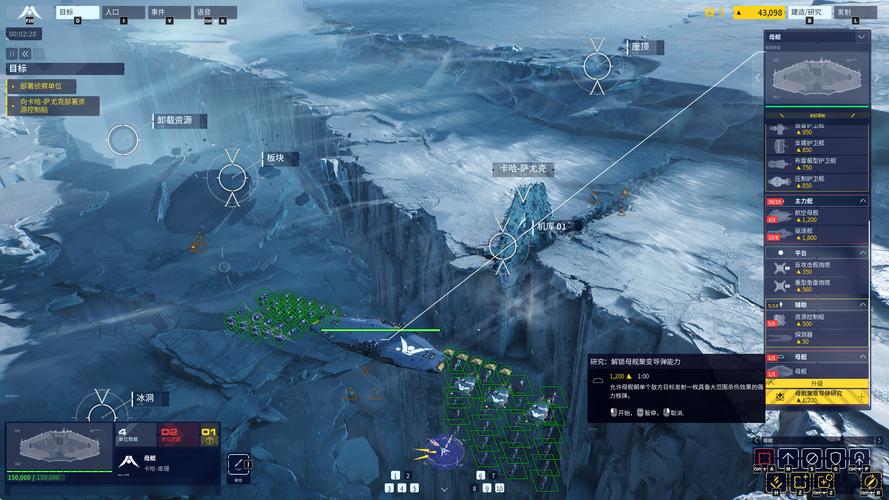Activate the stop command icon

(x=811, y=459)
